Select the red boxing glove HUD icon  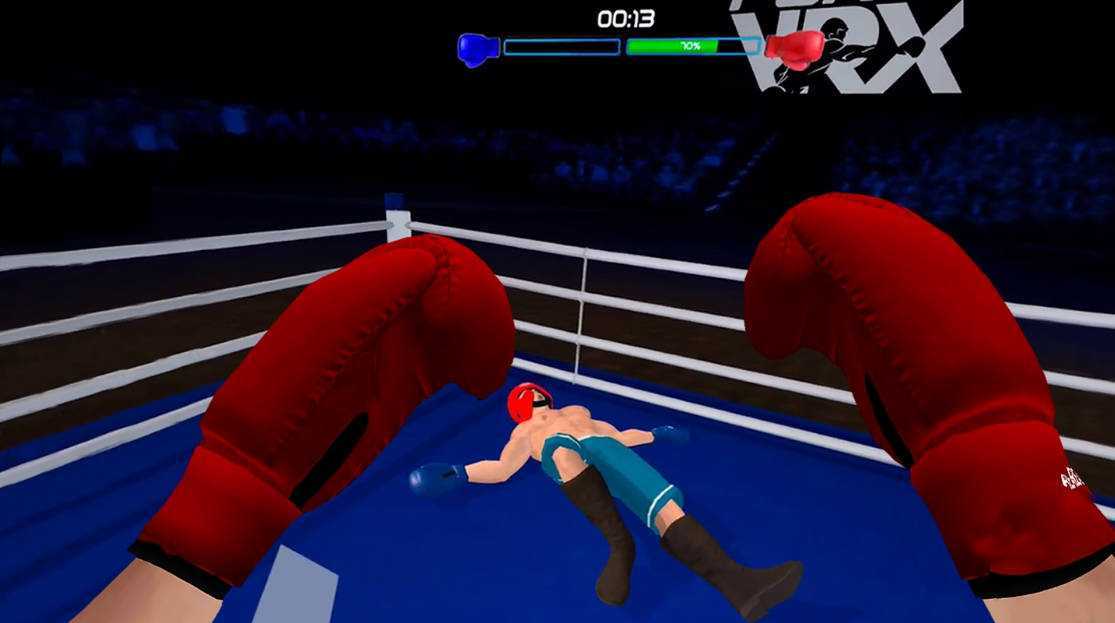(x=796, y=49)
